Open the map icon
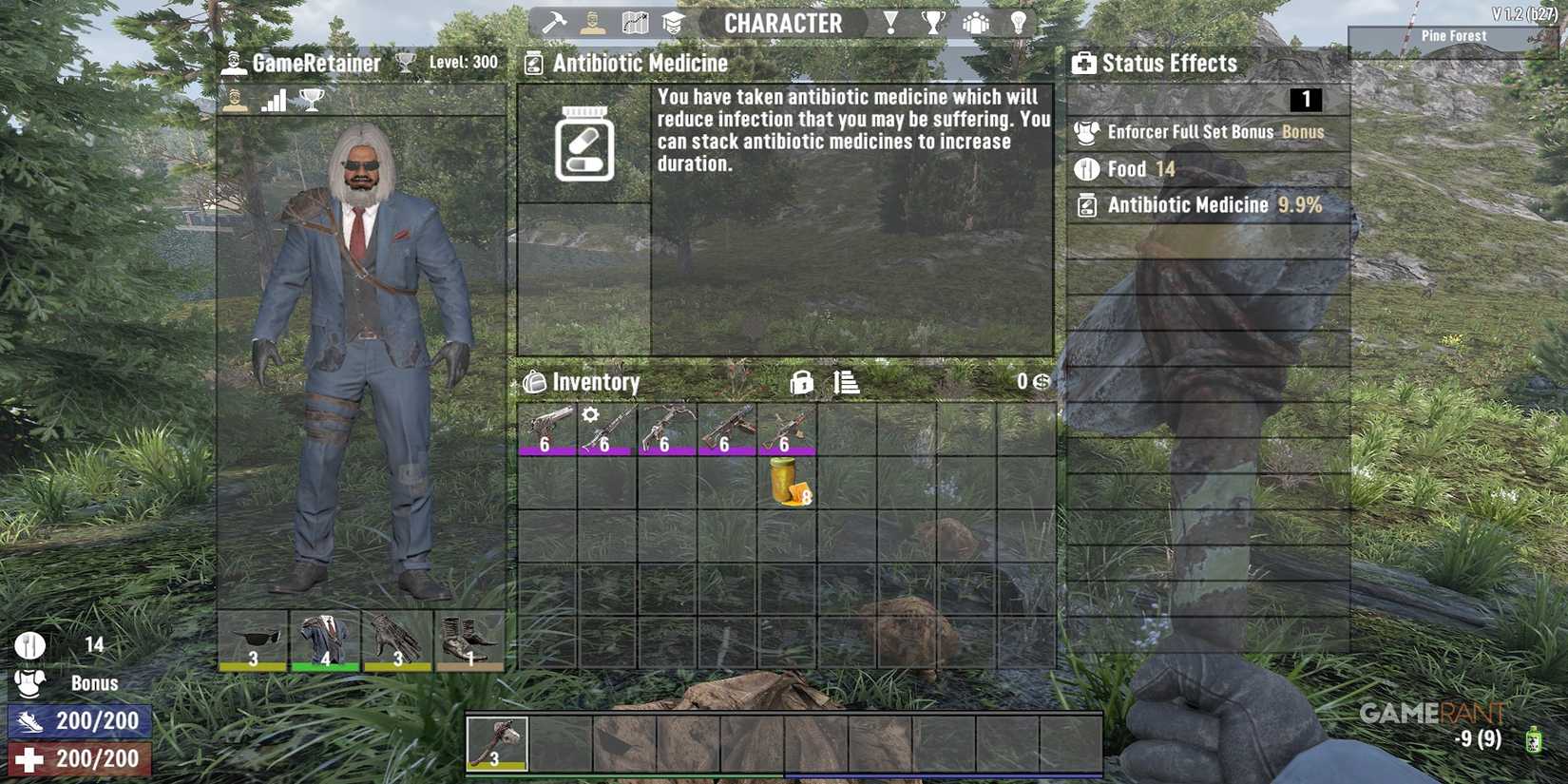 tap(635, 22)
